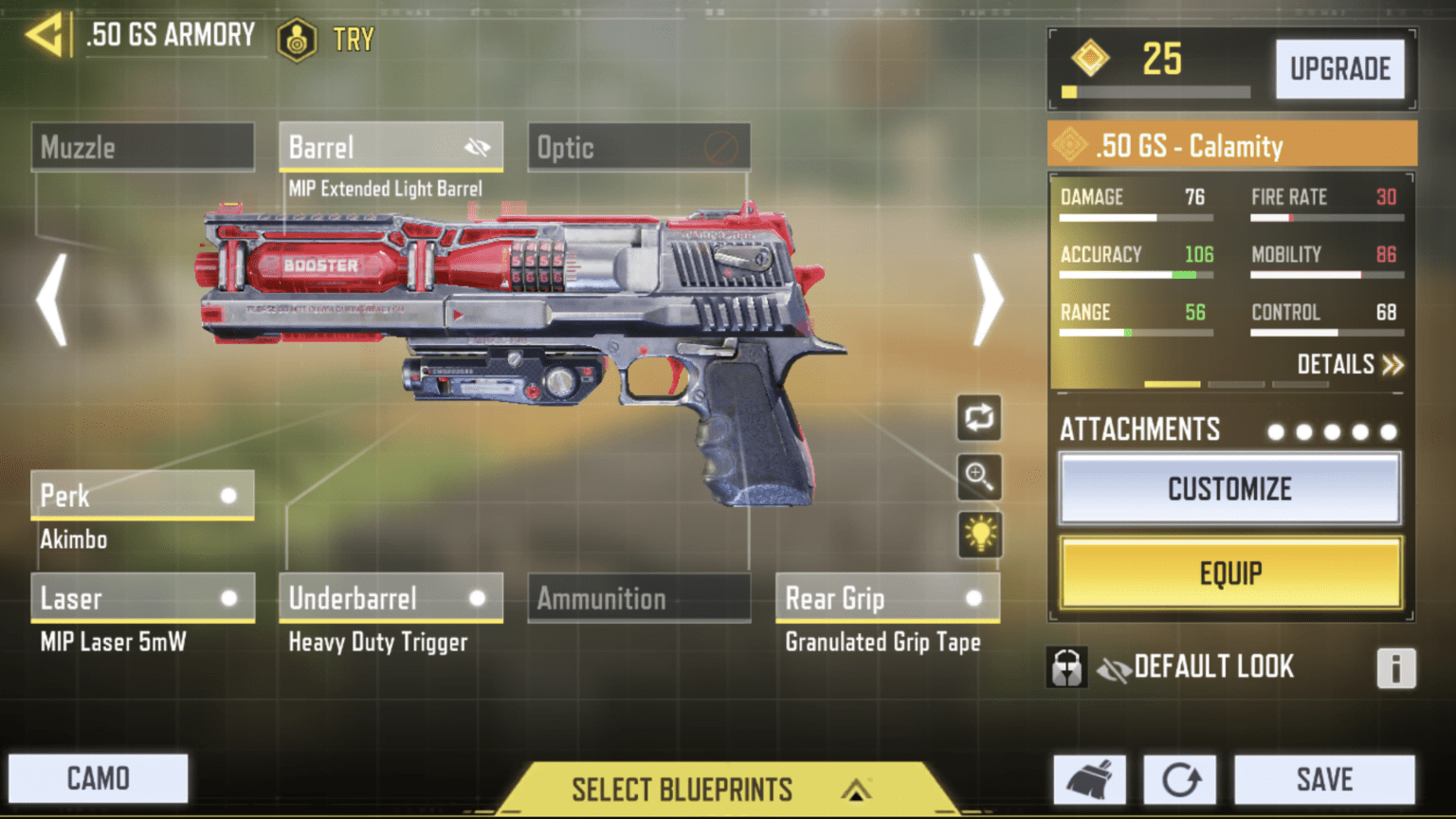Hide the MIP Extended Light Barrel with eye toggle
Viewport: 1456px width, 819px height.
point(479,147)
